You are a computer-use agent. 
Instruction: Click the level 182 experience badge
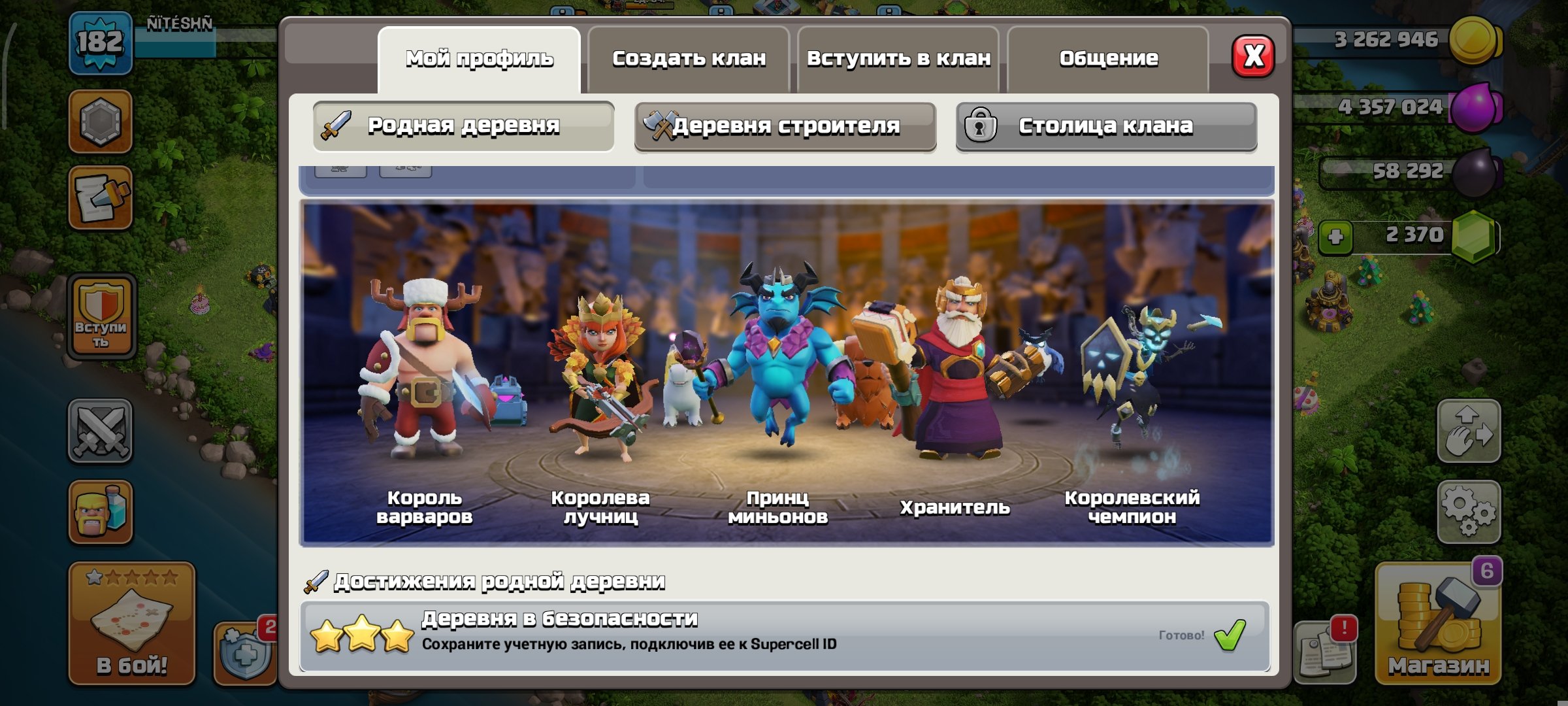click(99, 42)
